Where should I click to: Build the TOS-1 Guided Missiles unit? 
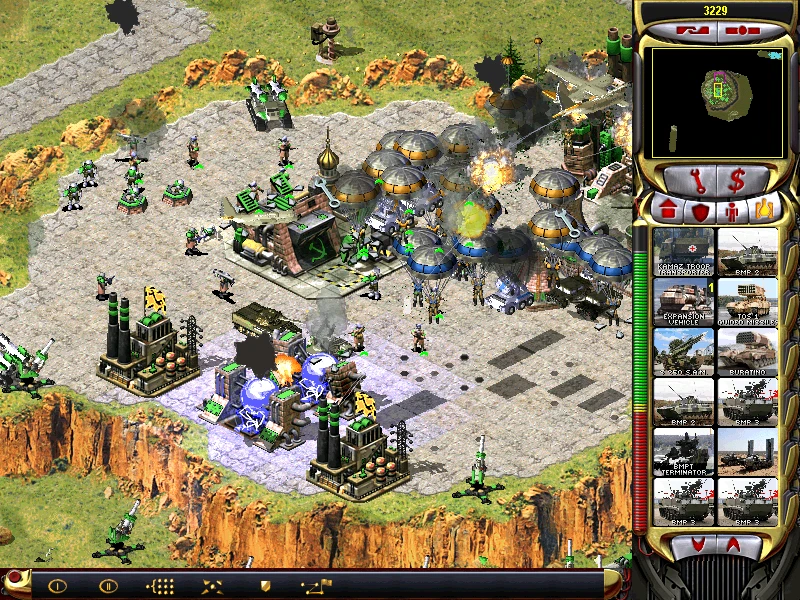[x=748, y=302]
